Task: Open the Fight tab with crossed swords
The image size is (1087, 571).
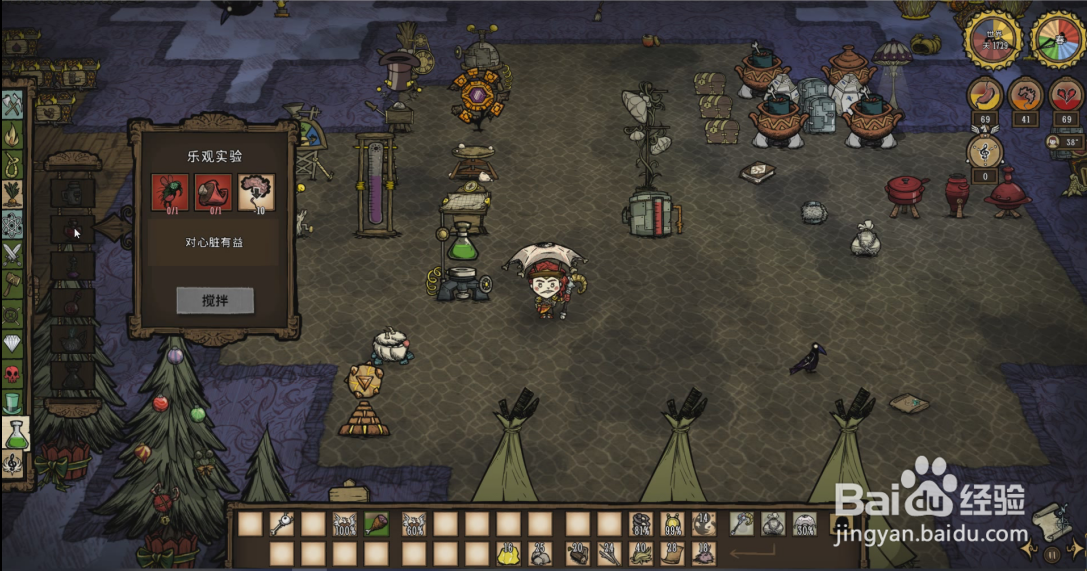Action: pos(12,254)
